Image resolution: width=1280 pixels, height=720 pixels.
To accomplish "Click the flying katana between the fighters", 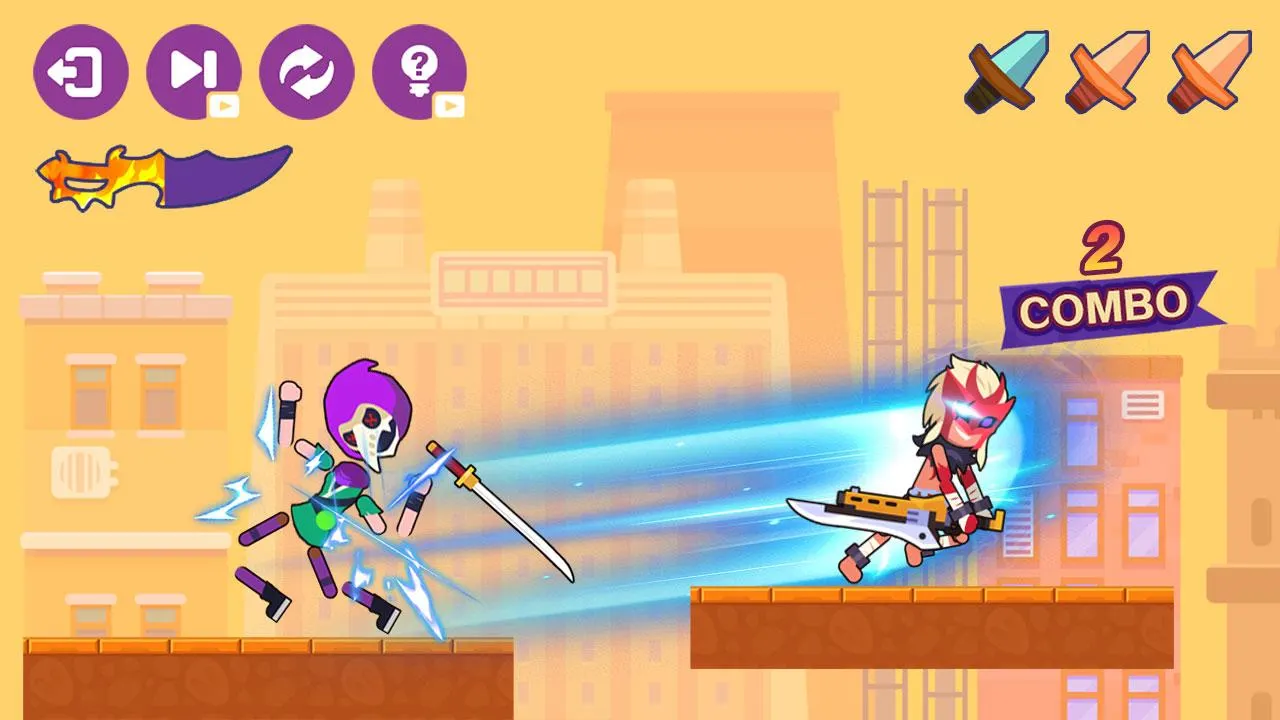I will click(x=500, y=510).
